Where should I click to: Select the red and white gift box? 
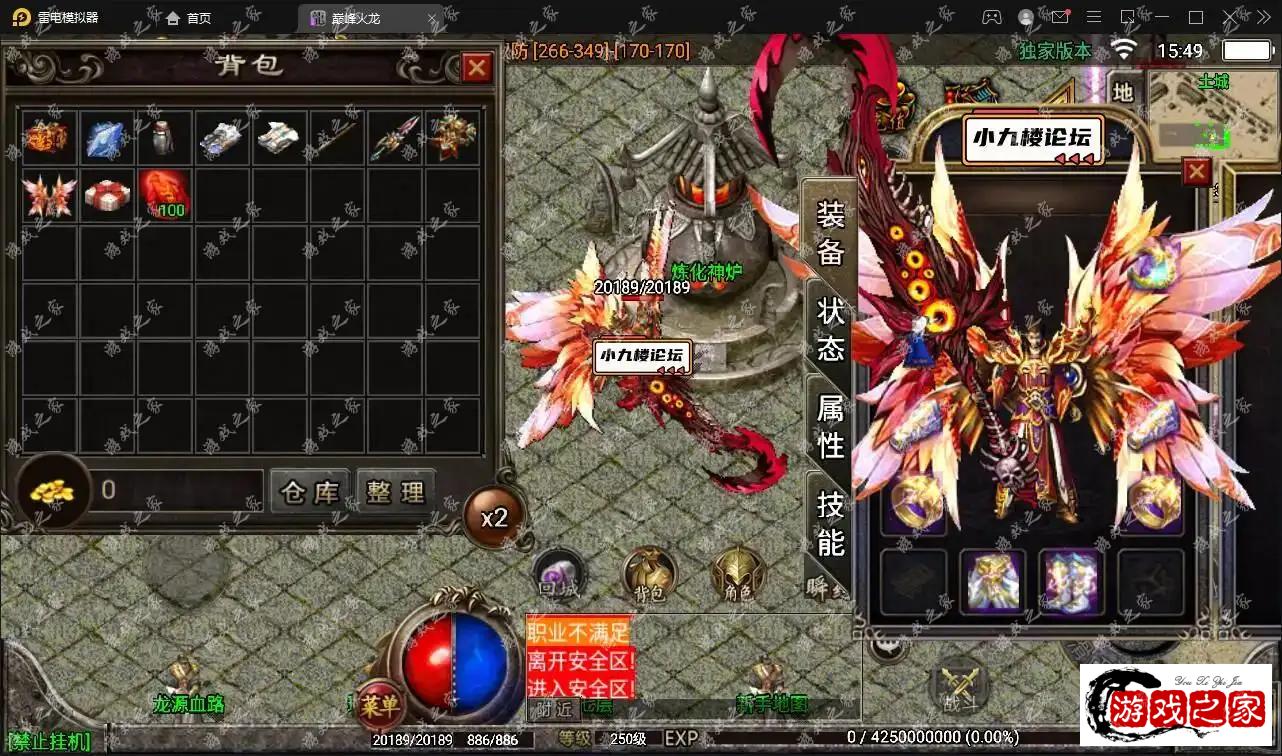pyautogui.click(x=105, y=196)
